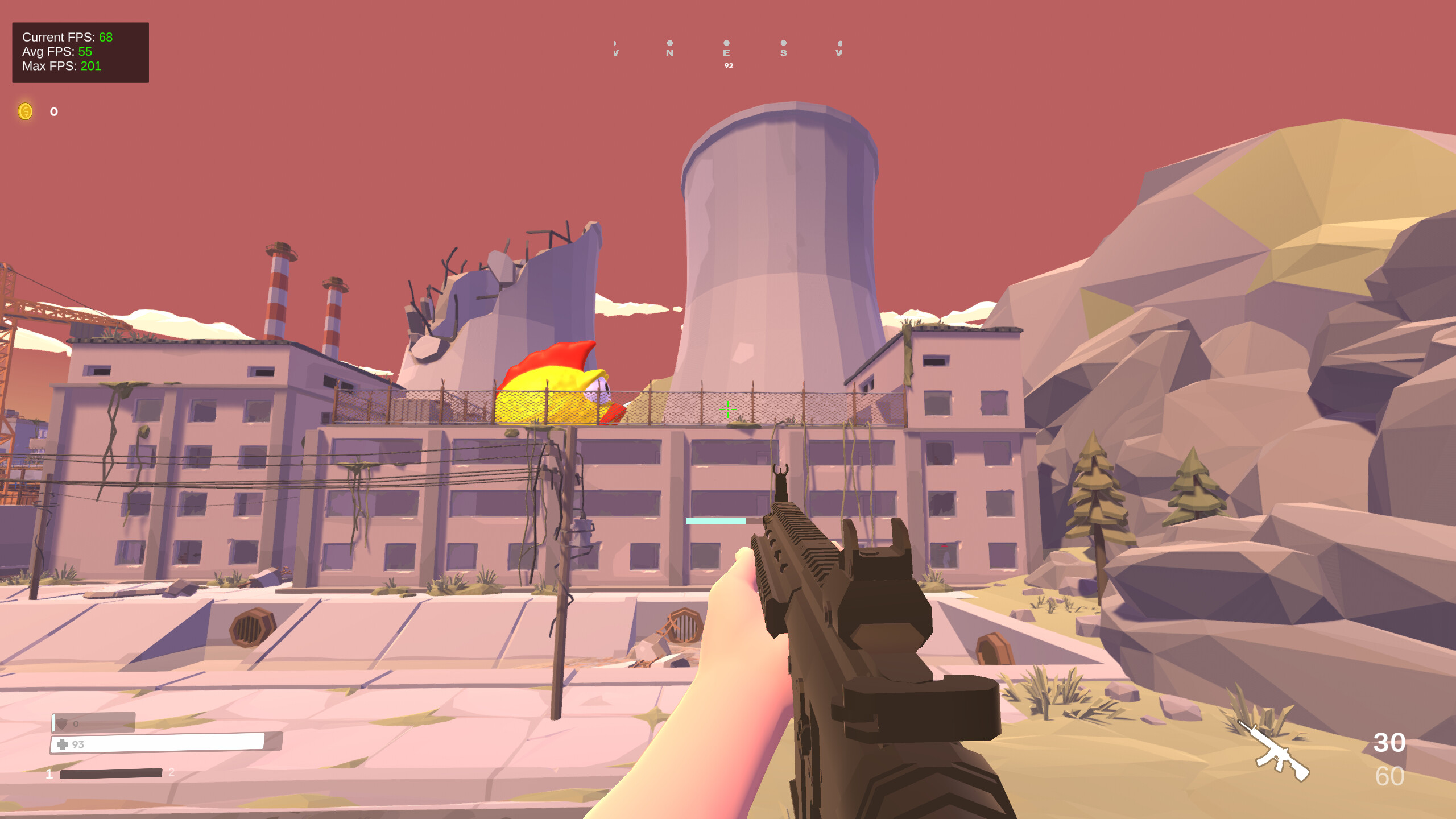Click the W compass marker
This screenshot has width=1456, height=819.
tap(839, 51)
